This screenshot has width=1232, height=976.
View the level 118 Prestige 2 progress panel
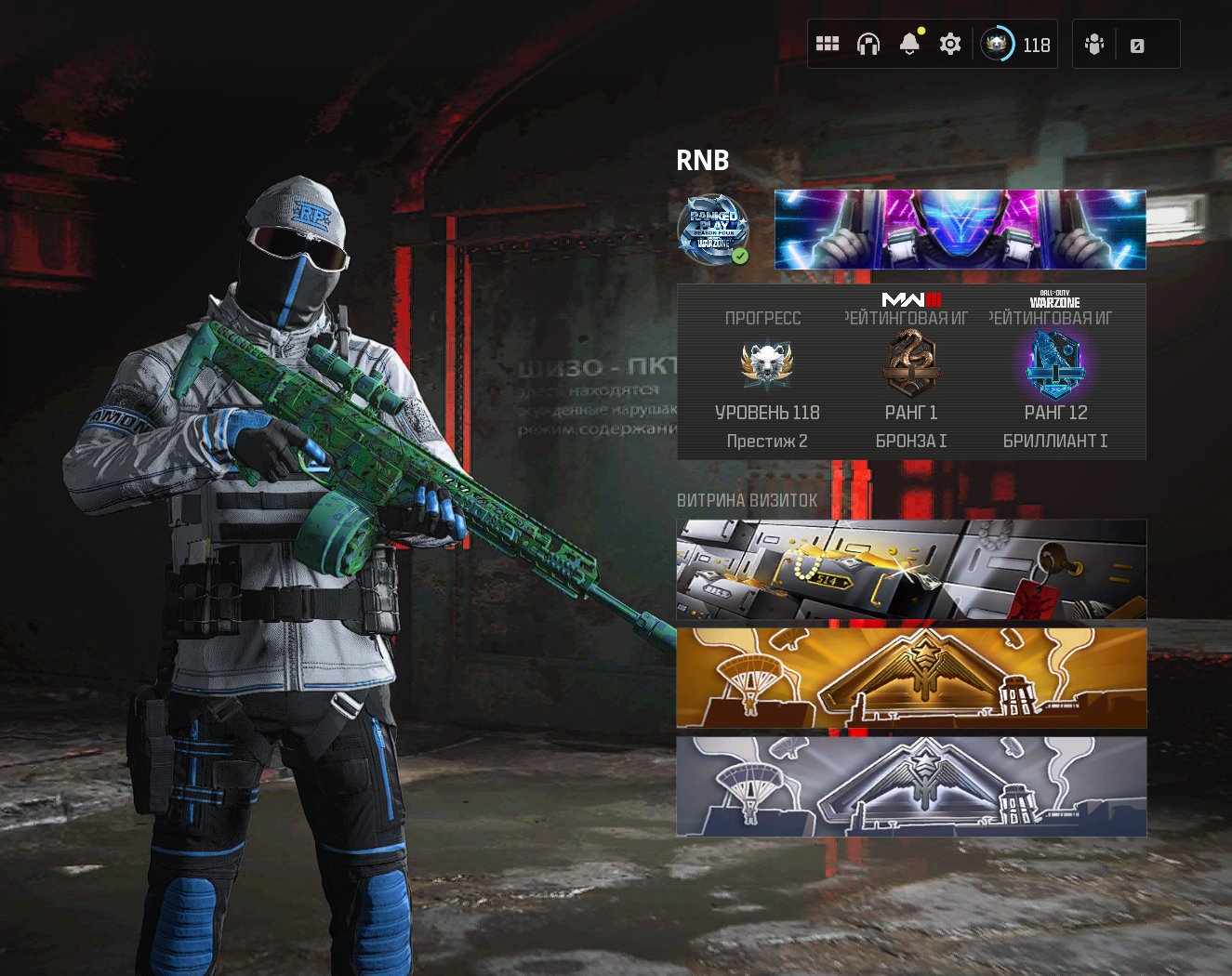click(766, 381)
